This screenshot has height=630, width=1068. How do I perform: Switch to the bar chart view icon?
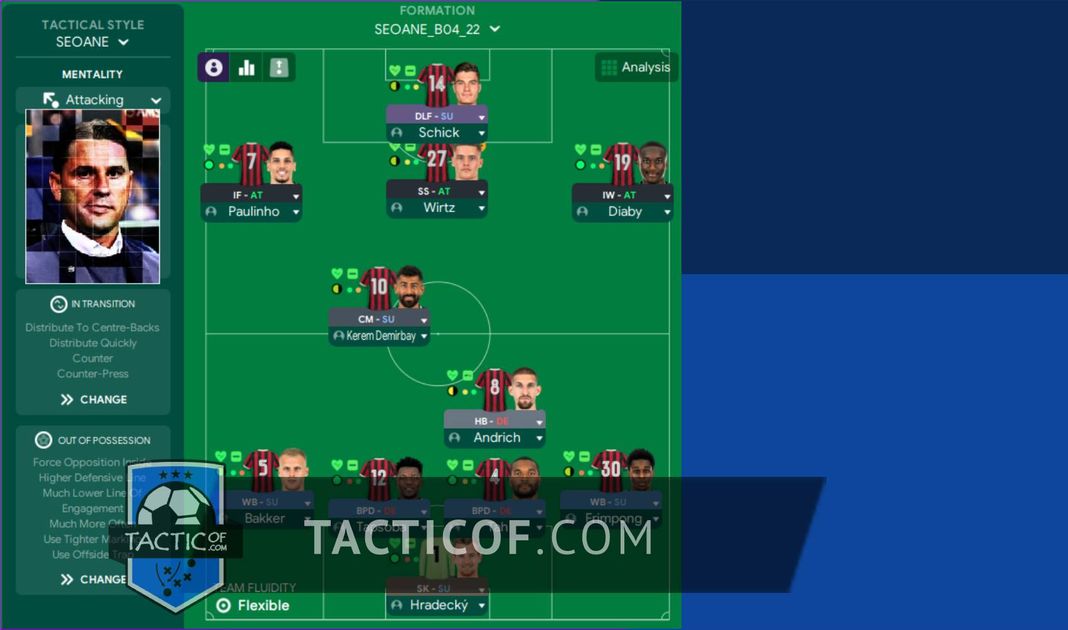(x=246, y=67)
